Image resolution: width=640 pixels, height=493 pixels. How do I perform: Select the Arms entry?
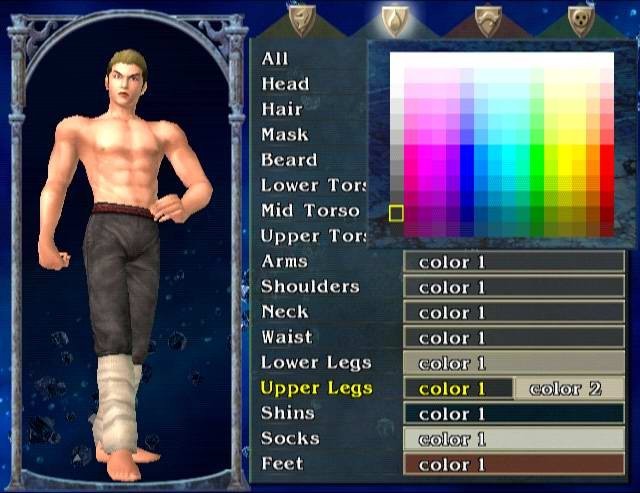[x=284, y=261]
